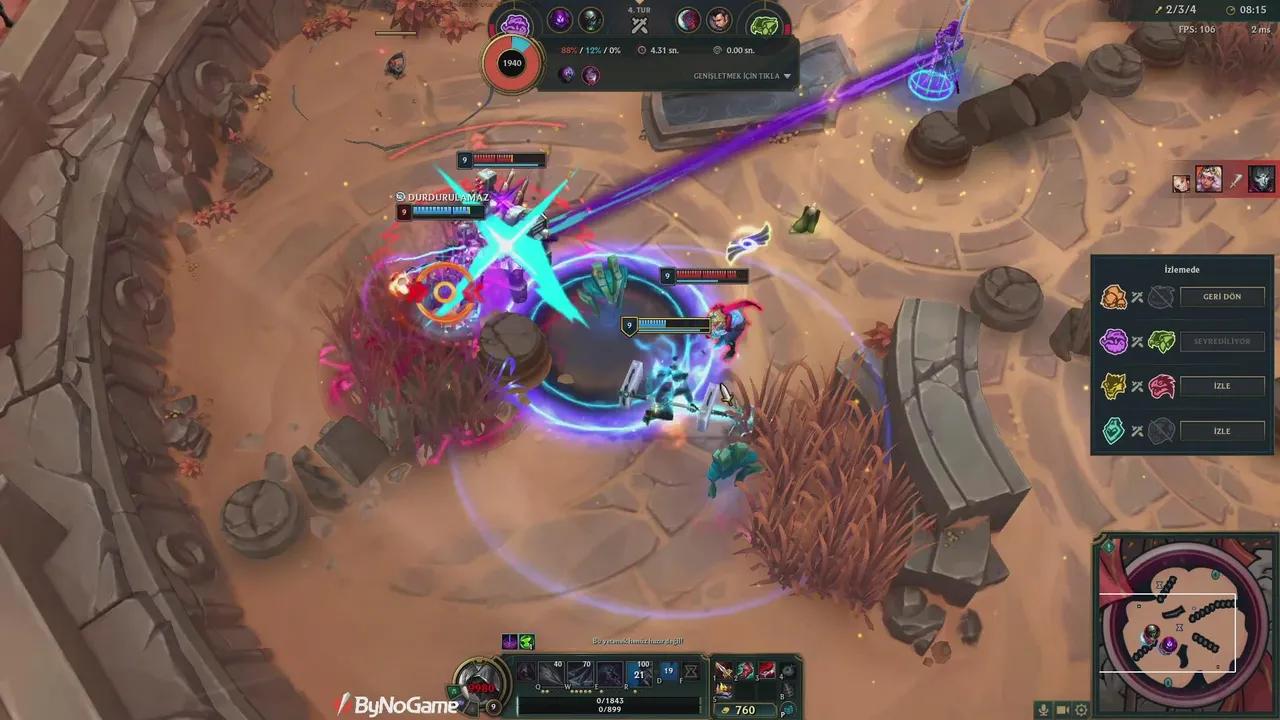Click the GERİ DÖN button
1280x720 pixels.
point(1220,296)
